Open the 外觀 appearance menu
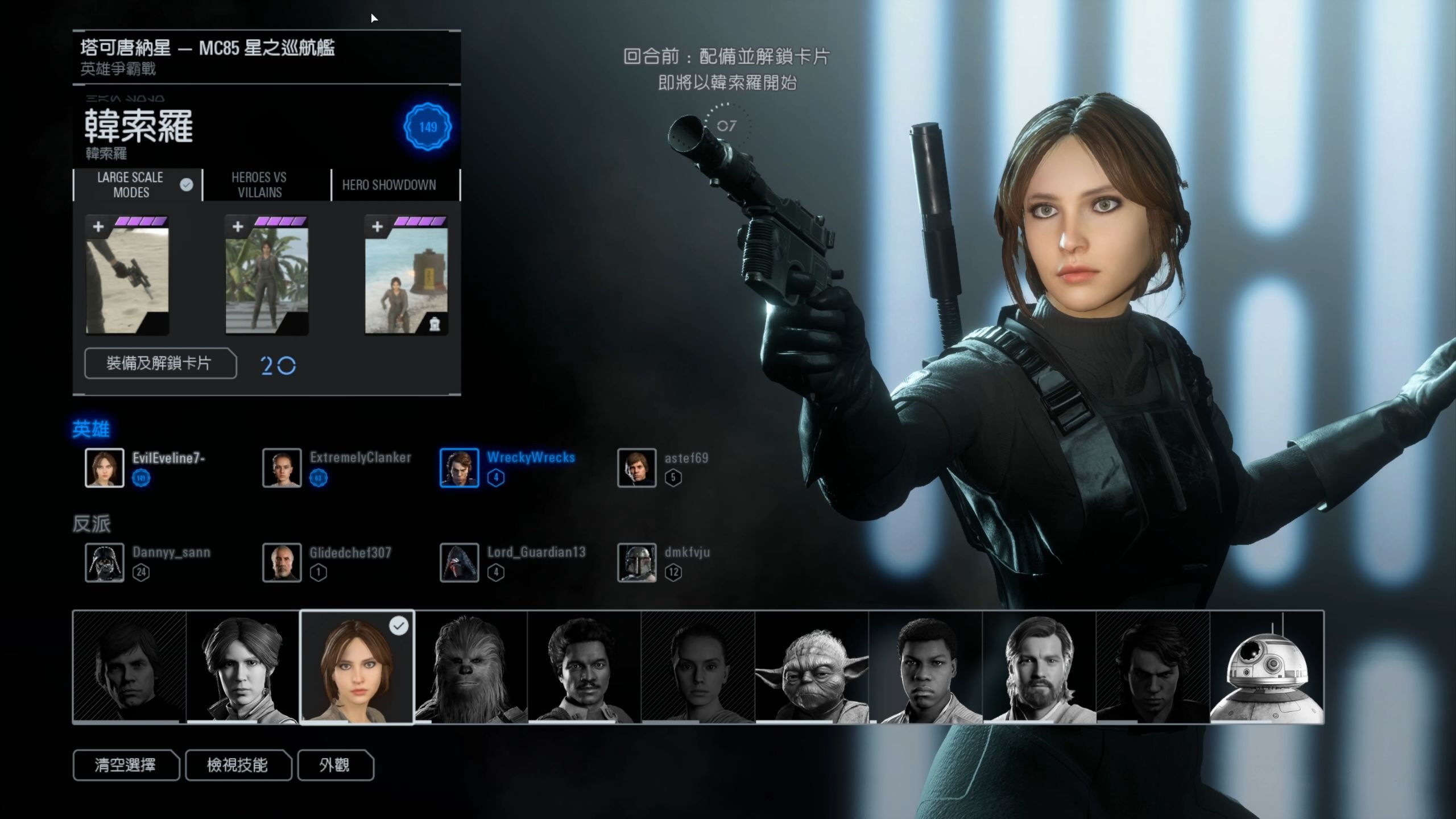The height and width of the screenshot is (819, 1456). point(335,765)
